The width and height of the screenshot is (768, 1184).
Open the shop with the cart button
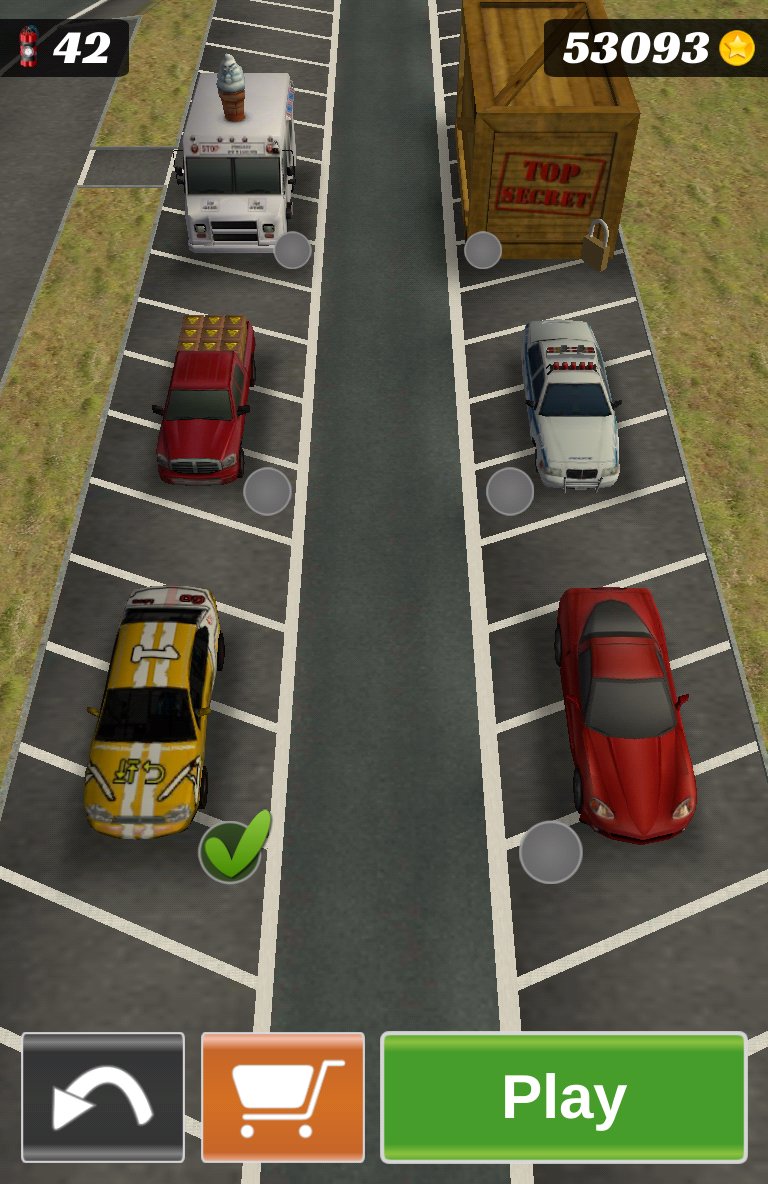[283, 1097]
